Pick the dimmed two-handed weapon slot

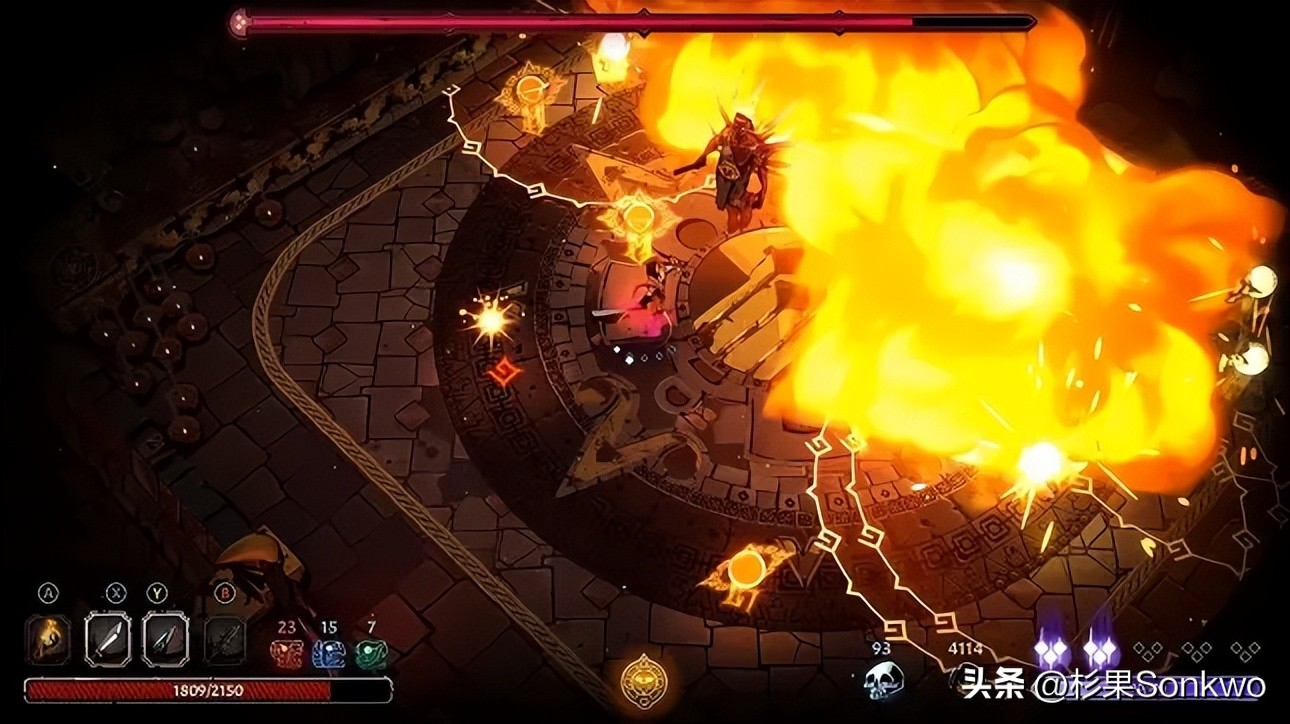coord(224,637)
